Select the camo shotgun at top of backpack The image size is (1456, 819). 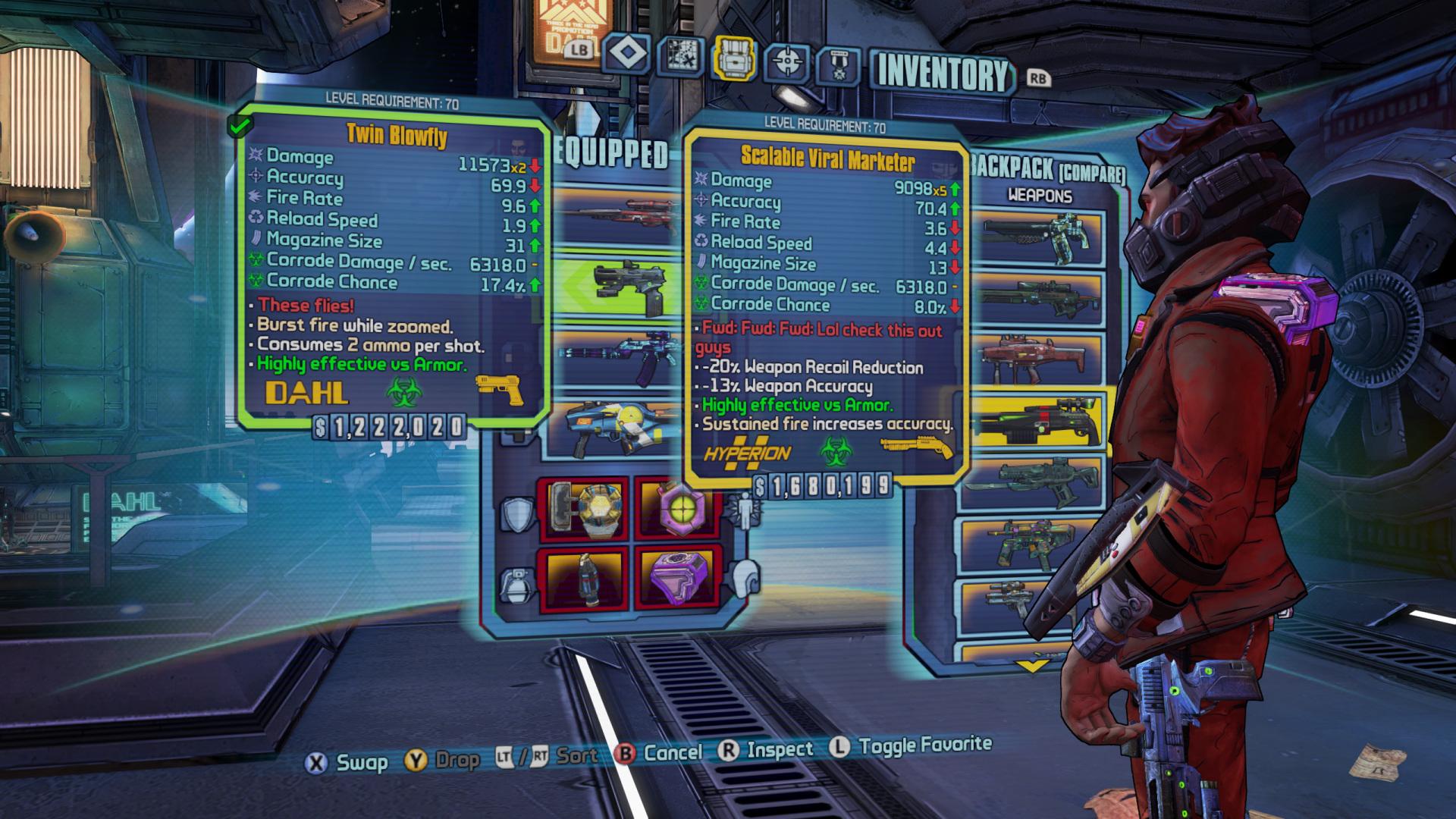pyautogui.click(x=1039, y=234)
